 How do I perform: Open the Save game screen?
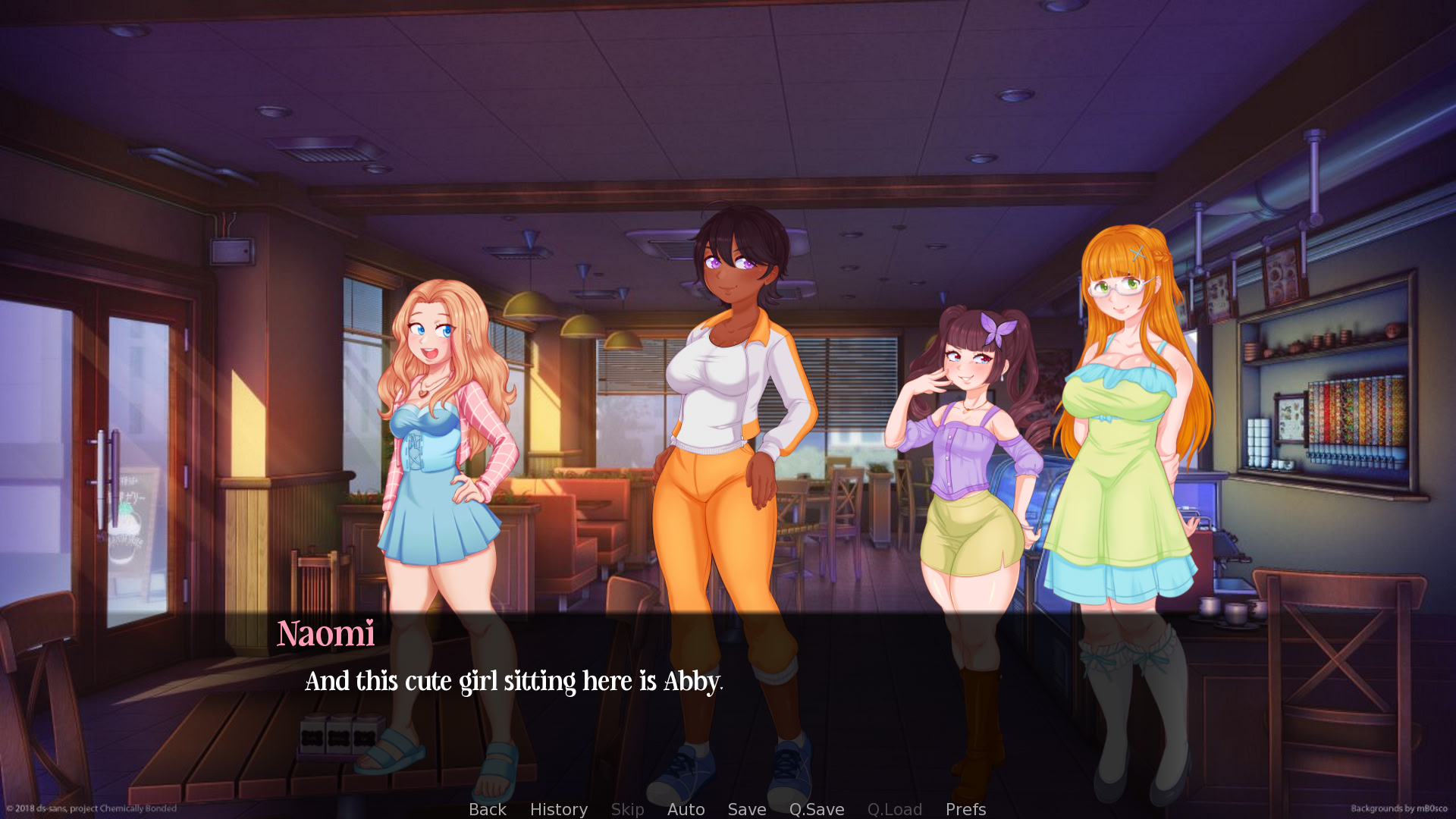pos(746,809)
